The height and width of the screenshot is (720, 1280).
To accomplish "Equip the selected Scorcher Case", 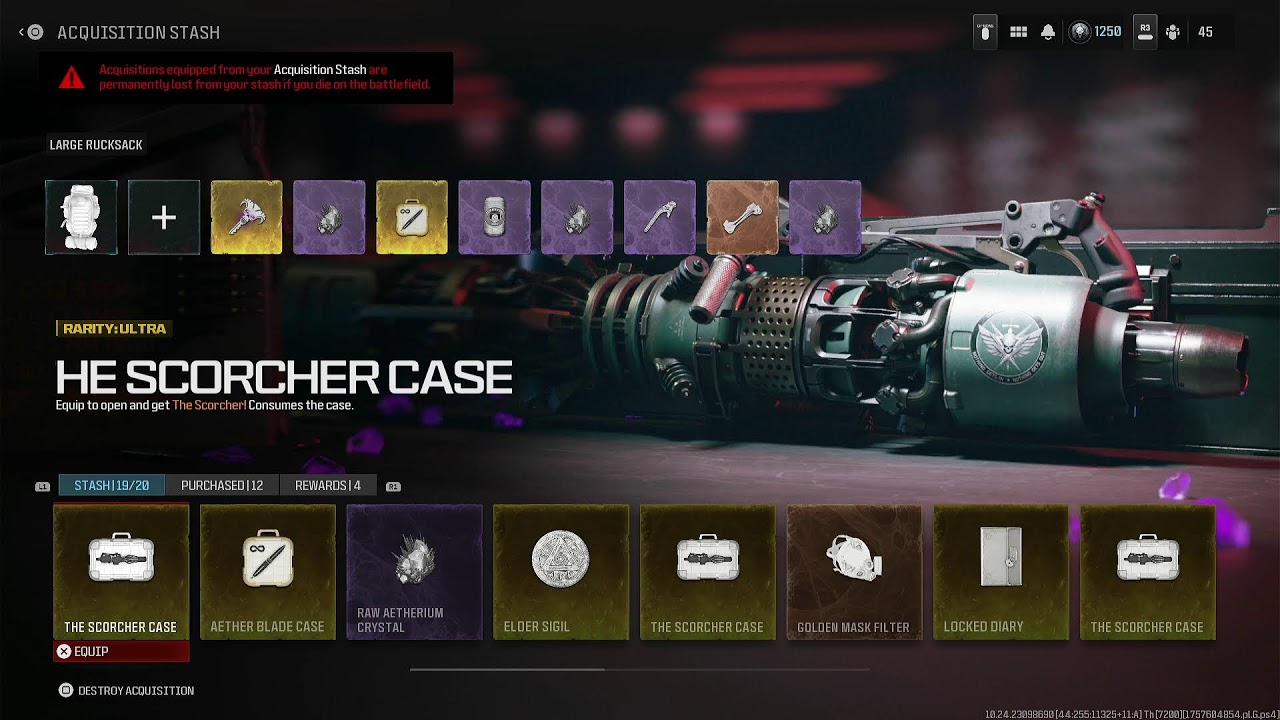I will [120, 651].
